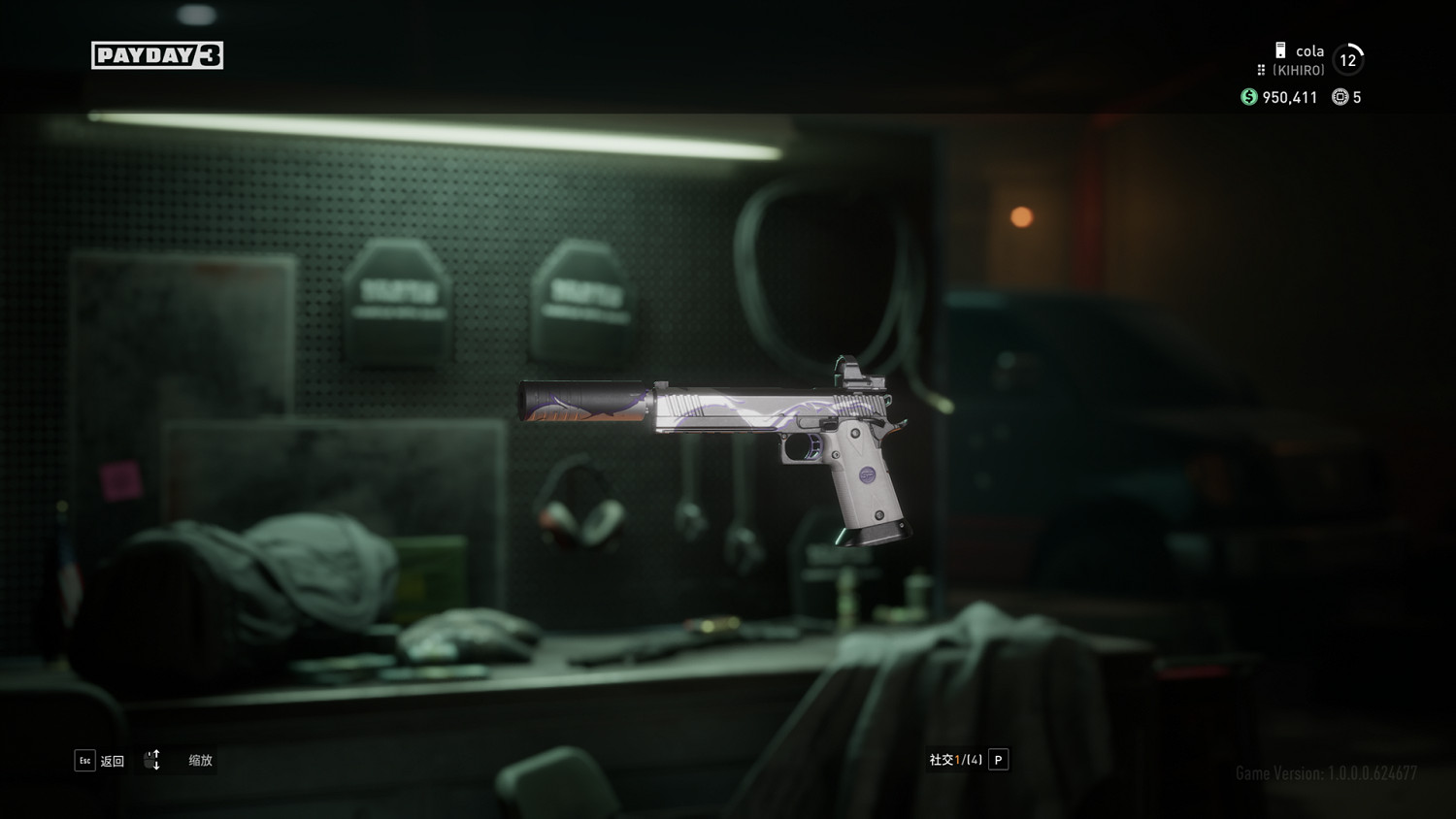Go back using the 返回 button
Image resolution: width=1456 pixels, height=819 pixels.
[x=100, y=761]
